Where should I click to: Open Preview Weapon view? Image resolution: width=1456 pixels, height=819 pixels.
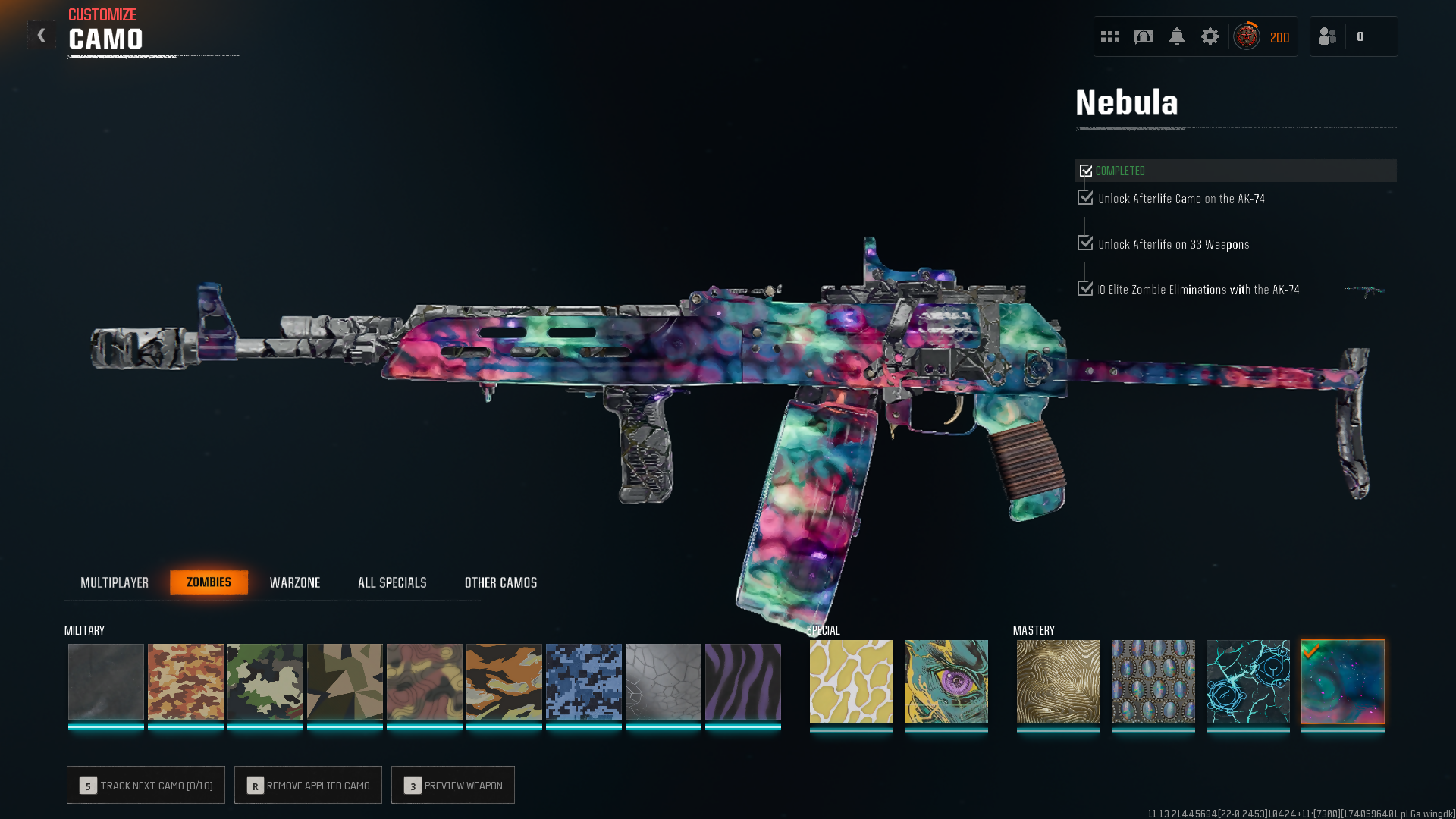pos(453,785)
